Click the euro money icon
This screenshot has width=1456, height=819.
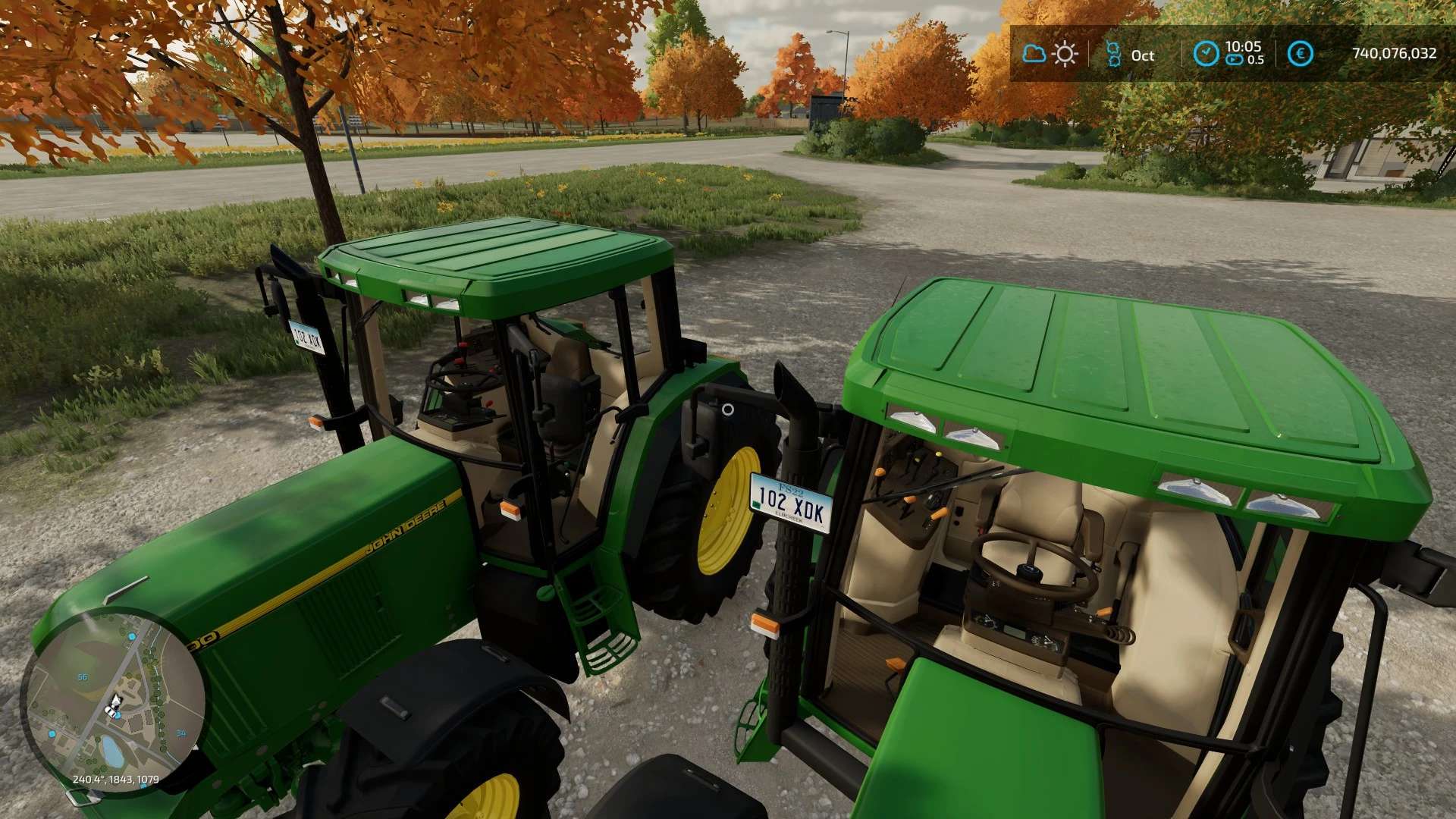coord(1301,54)
